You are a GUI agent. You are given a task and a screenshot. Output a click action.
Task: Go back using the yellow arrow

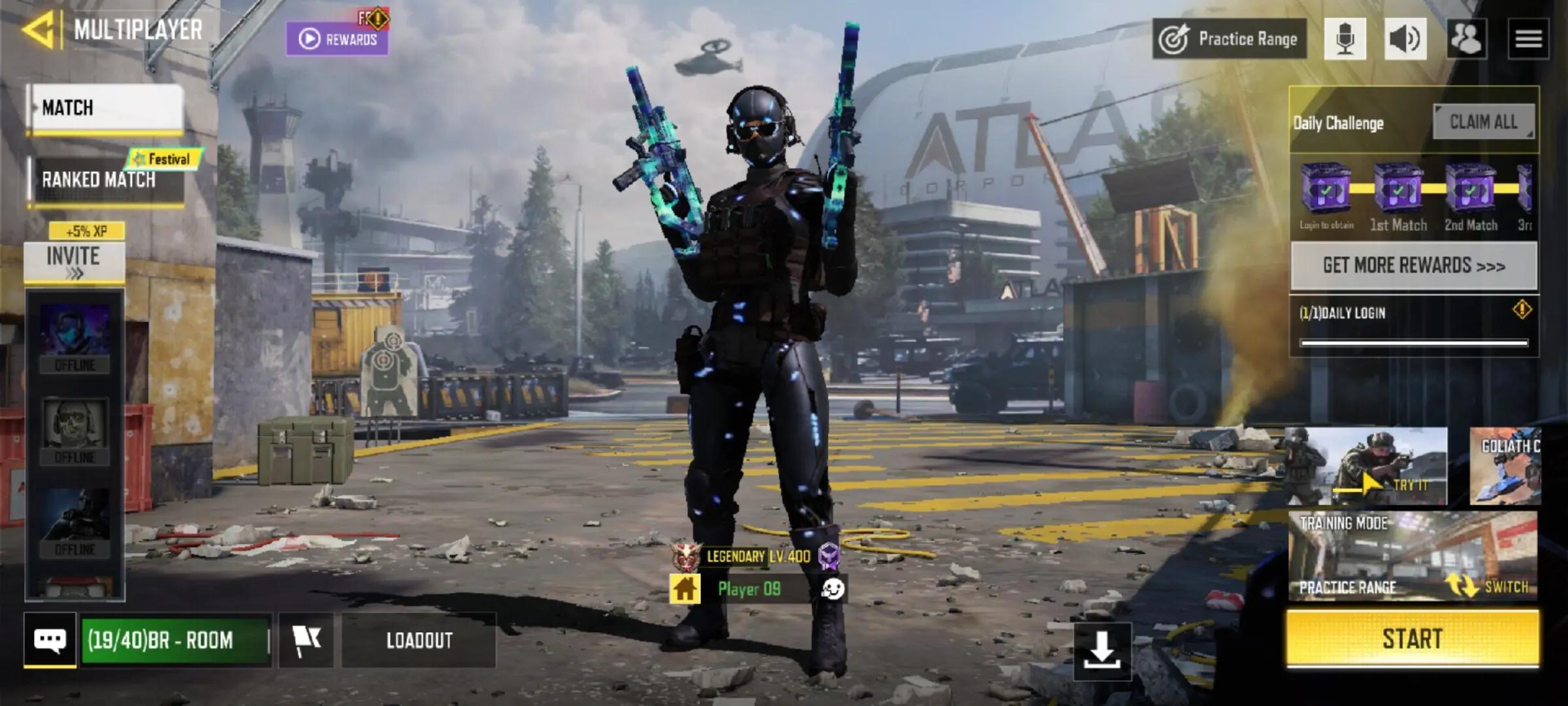38,29
